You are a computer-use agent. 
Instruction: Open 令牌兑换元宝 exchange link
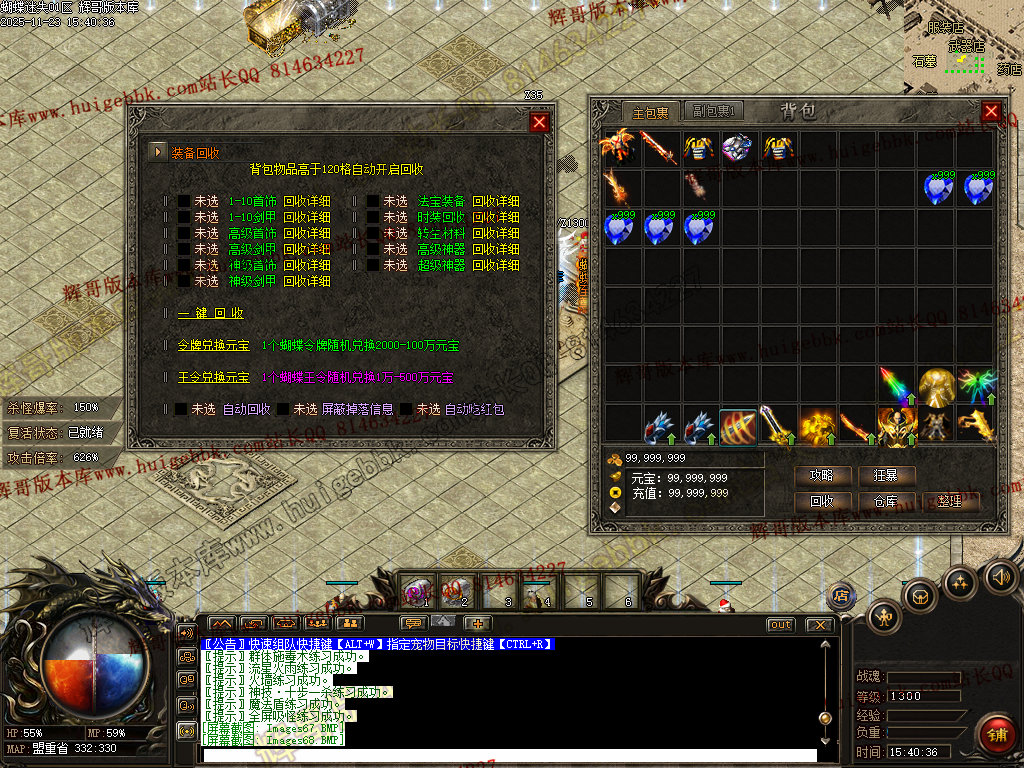tap(213, 346)
